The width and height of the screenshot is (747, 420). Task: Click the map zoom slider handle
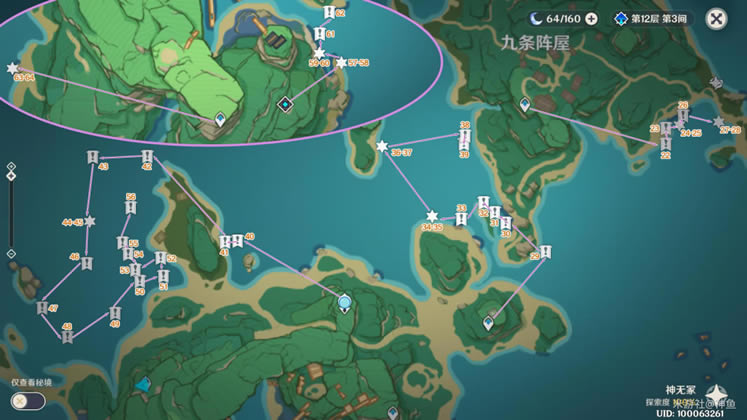point(11,177)
